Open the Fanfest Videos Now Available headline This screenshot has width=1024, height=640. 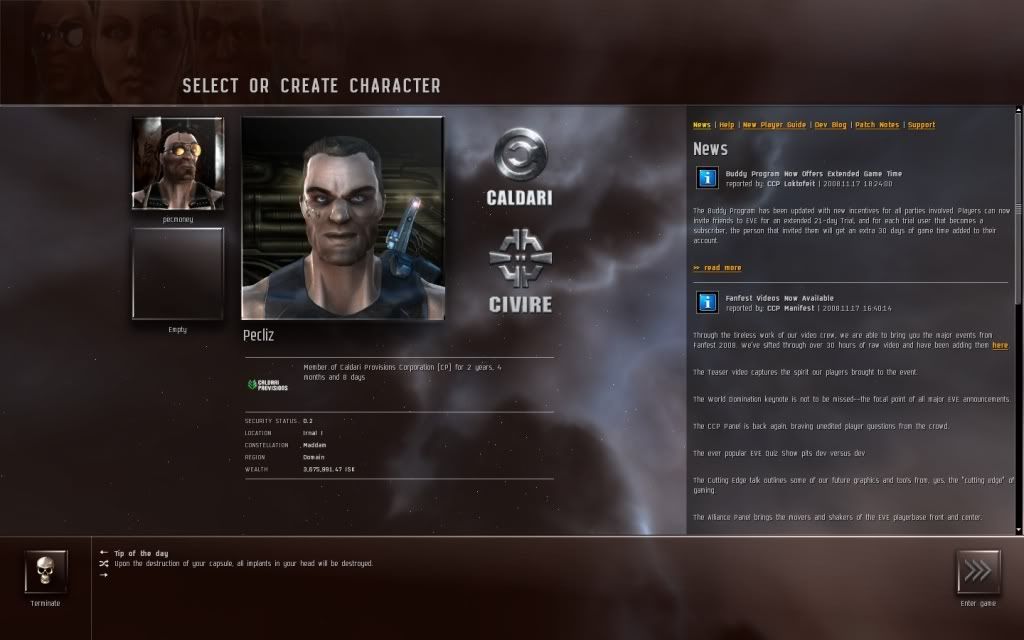click(779, 298)
